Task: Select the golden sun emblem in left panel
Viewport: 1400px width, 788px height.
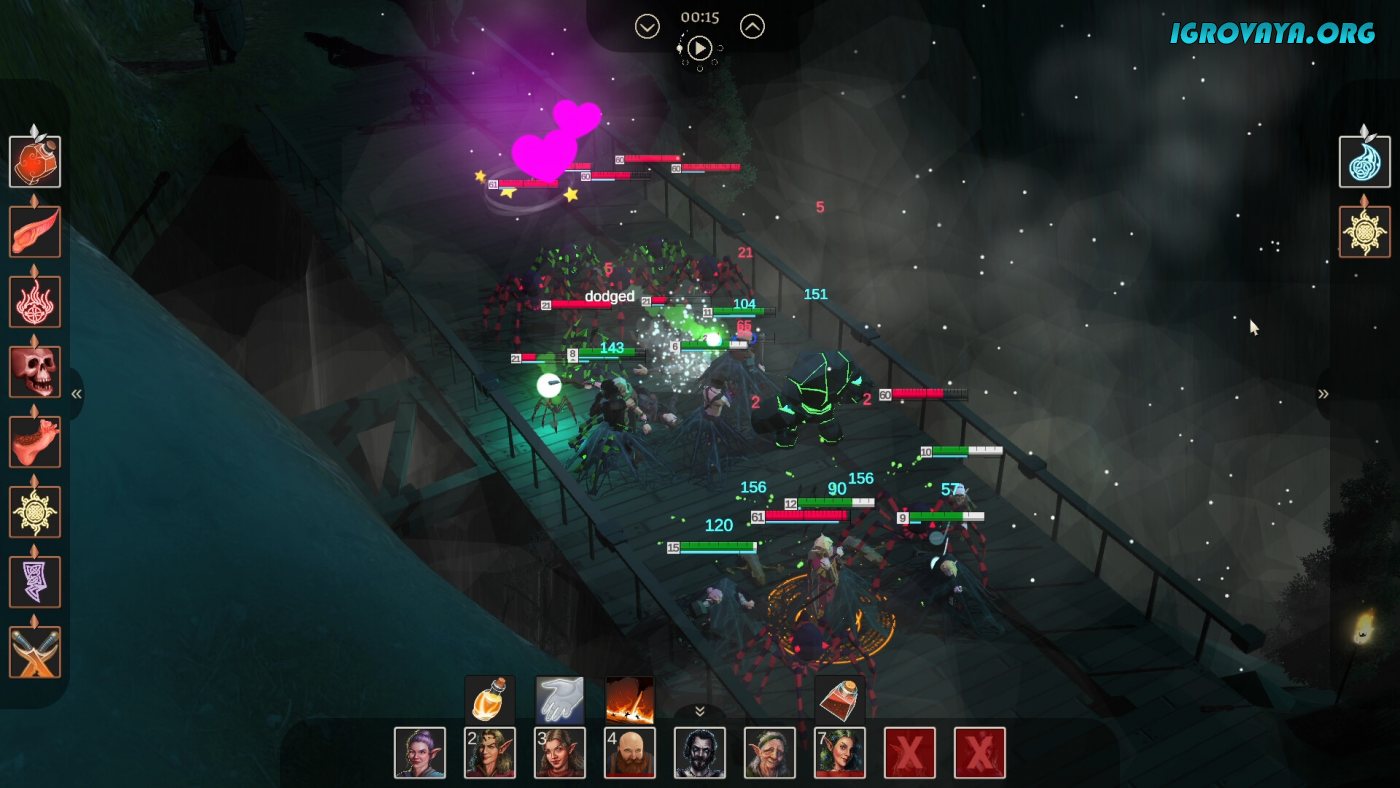Action: point(35,512)
